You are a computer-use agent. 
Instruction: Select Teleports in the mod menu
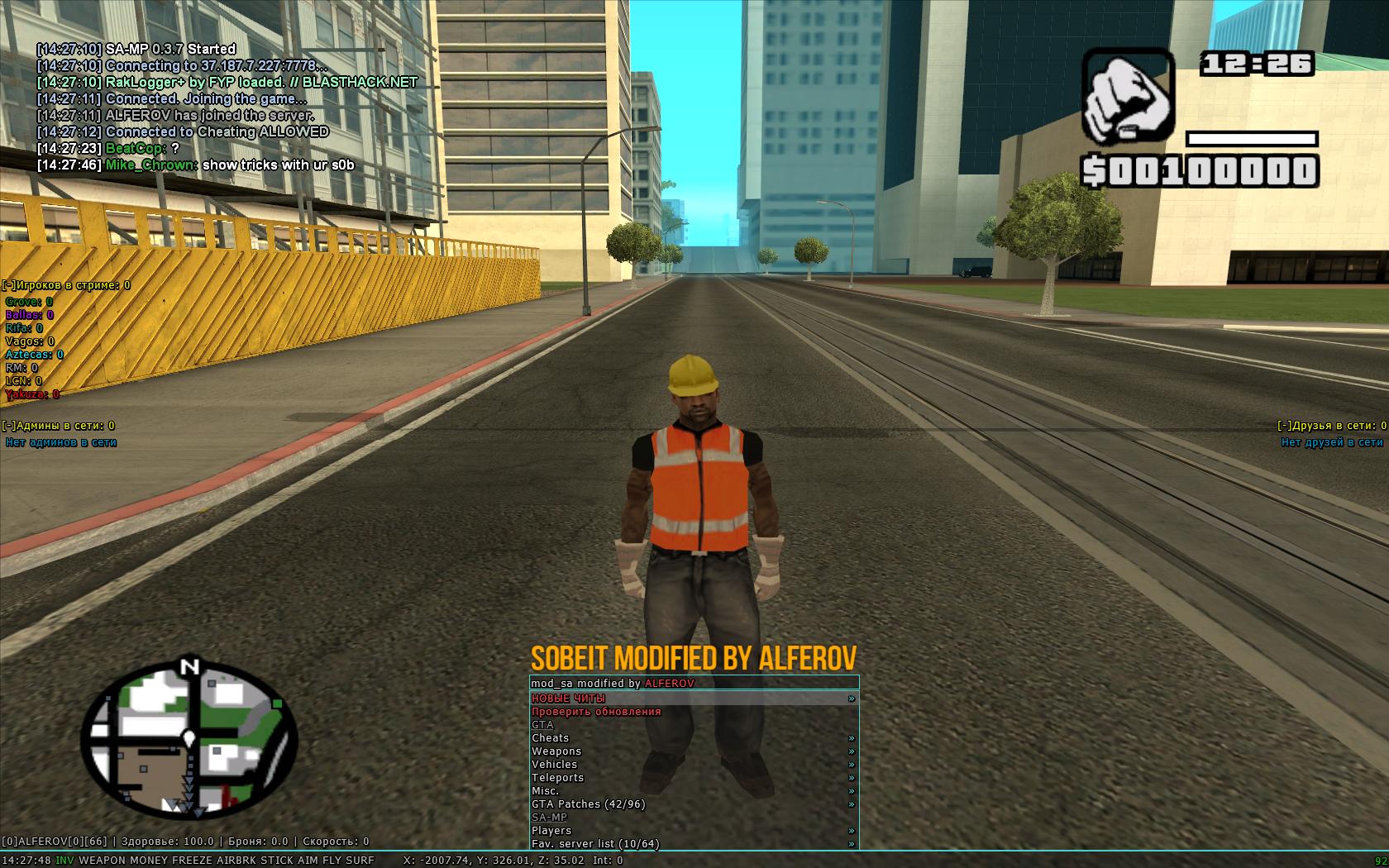(558, 778)
